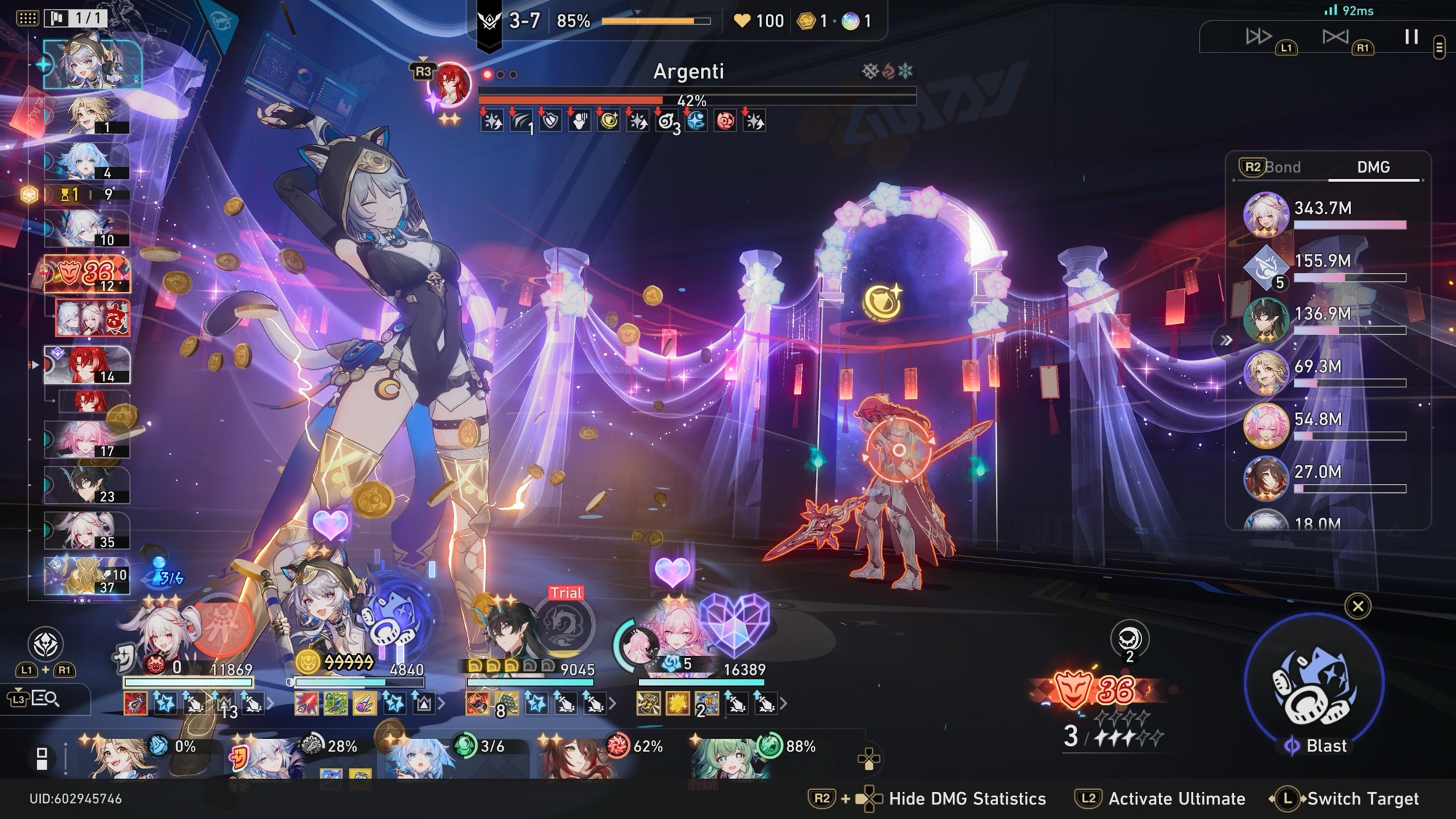Switch to the Bond tab
The image size is (1456, 819).
coord(1281,167)
